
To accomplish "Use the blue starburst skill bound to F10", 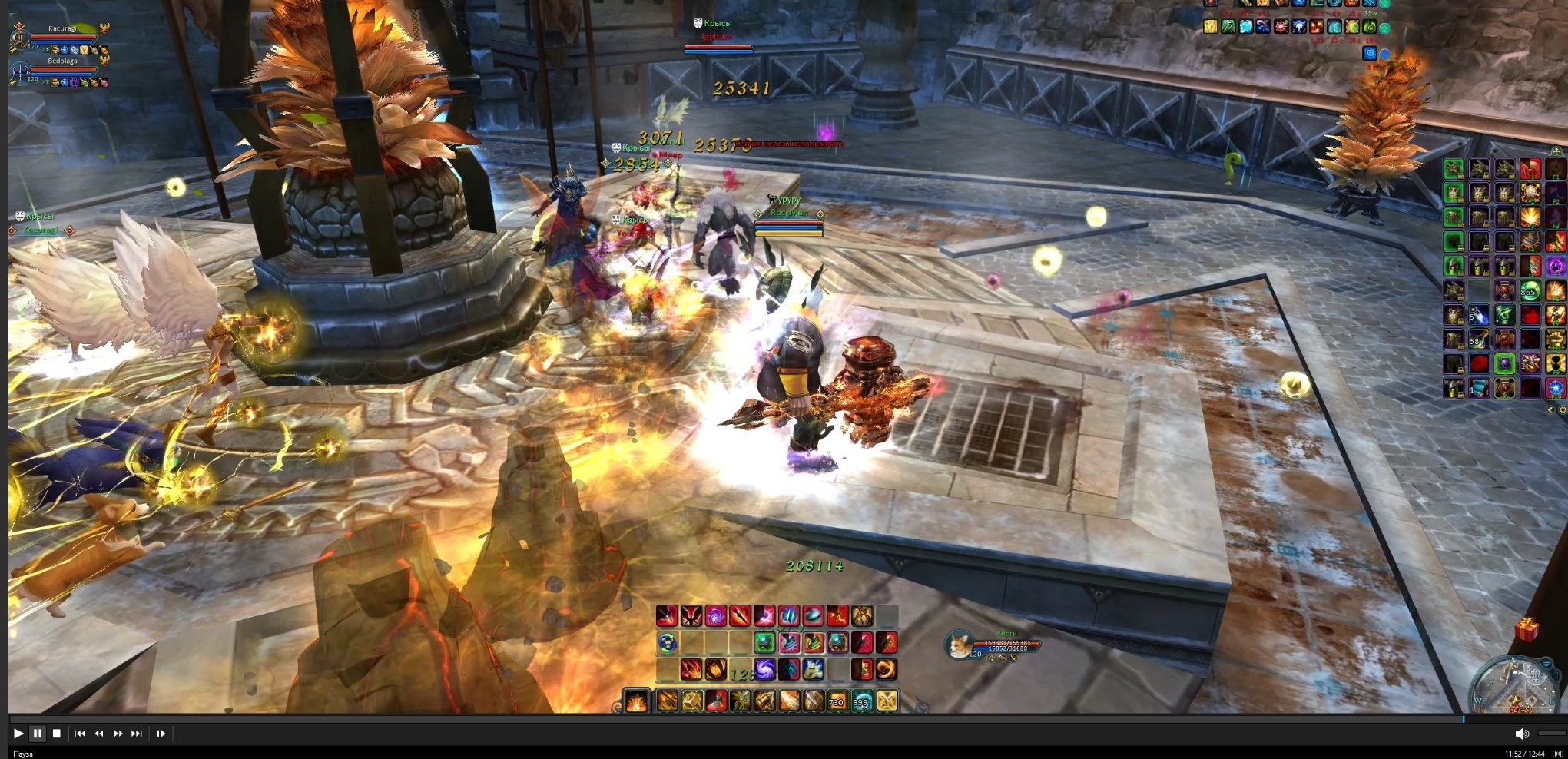I will [x=1556, y=388].
